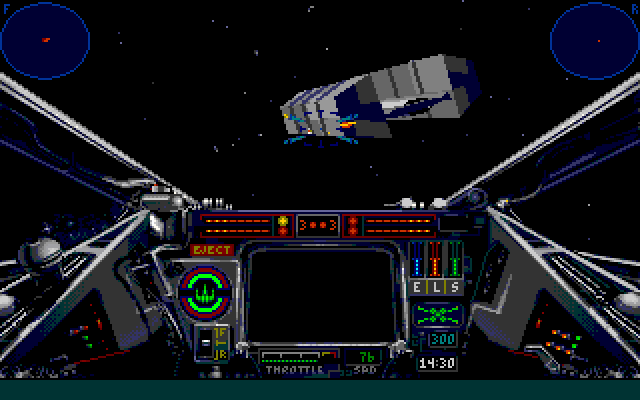This screenshot has height=400, width=640.
Task: Click the green shield status indicator
Action: coord(203,290)
